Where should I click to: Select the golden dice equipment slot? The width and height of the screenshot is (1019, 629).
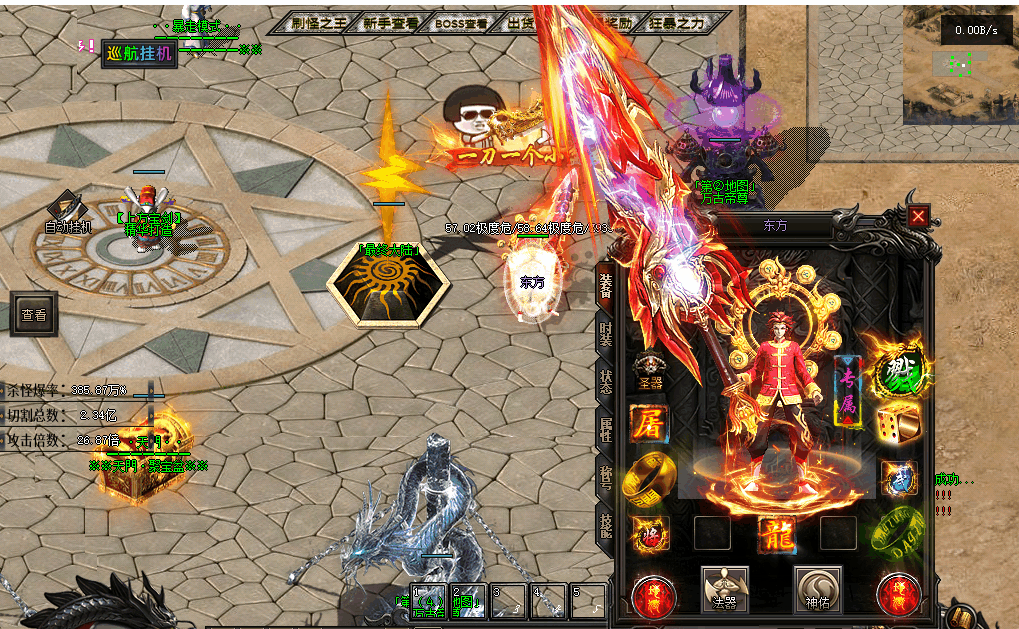click(x=898, y=425)
